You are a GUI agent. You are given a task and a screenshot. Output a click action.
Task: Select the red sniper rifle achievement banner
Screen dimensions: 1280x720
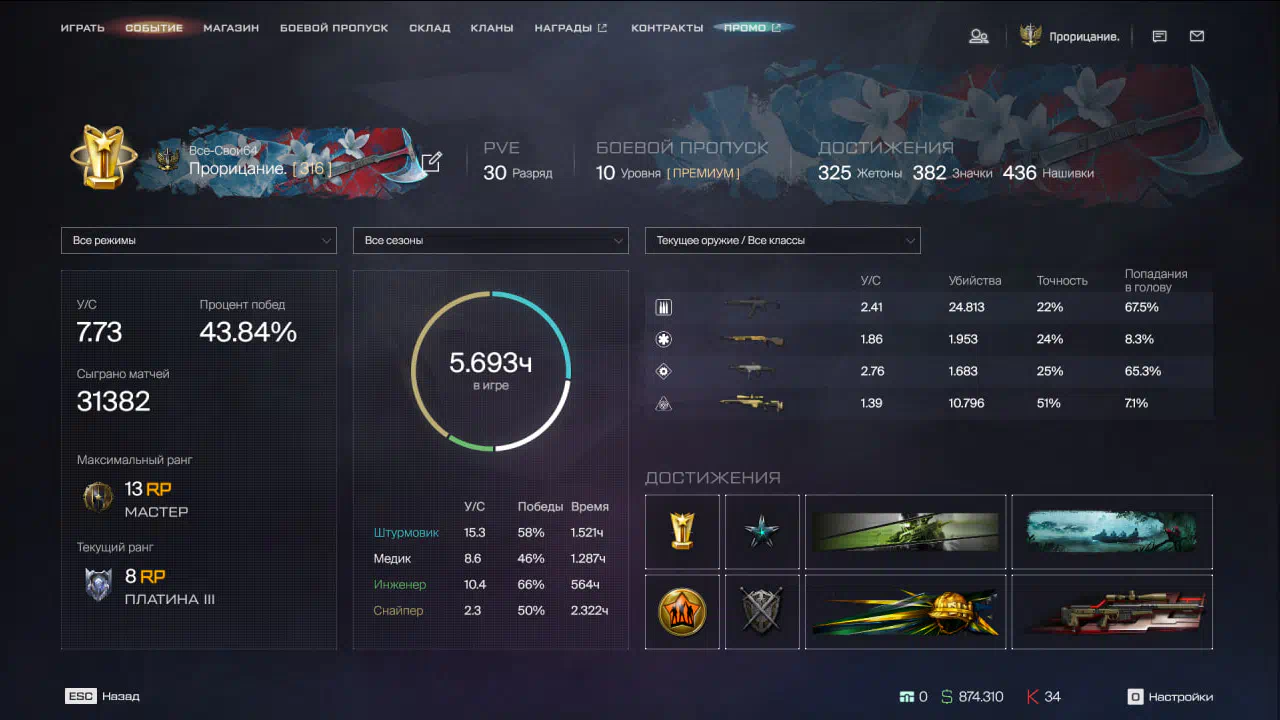[x=1111, y=612]
